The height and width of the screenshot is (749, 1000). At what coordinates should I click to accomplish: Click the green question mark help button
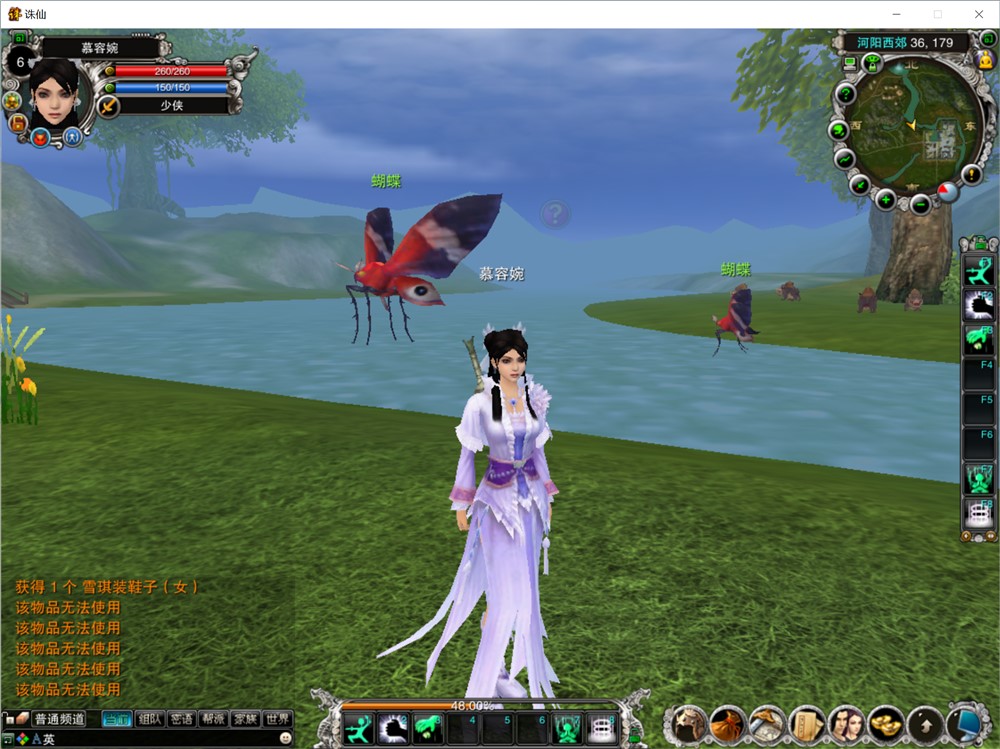coord(845,95)
